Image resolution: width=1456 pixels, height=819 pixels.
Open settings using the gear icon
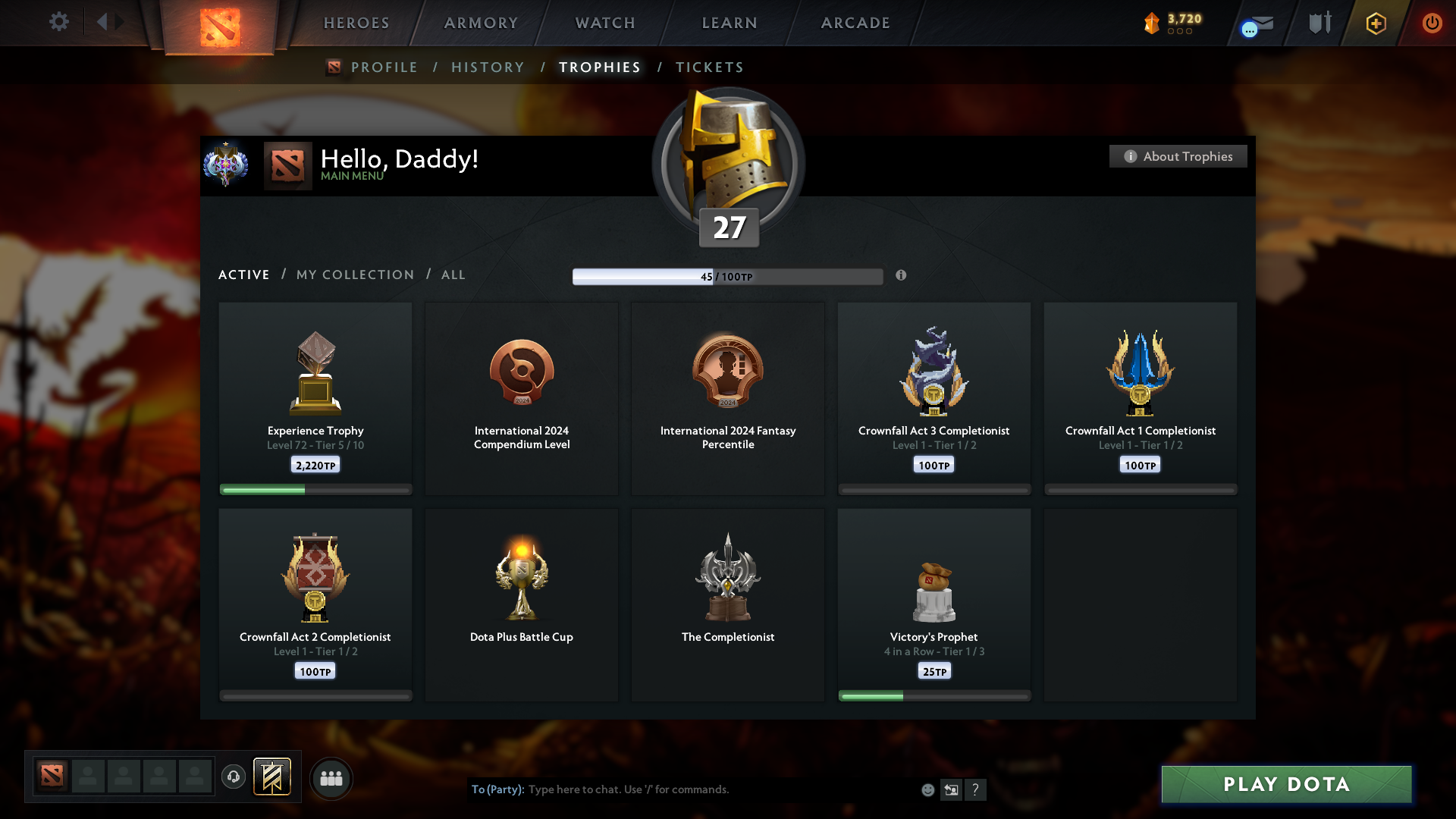click(x=59, y=22)
